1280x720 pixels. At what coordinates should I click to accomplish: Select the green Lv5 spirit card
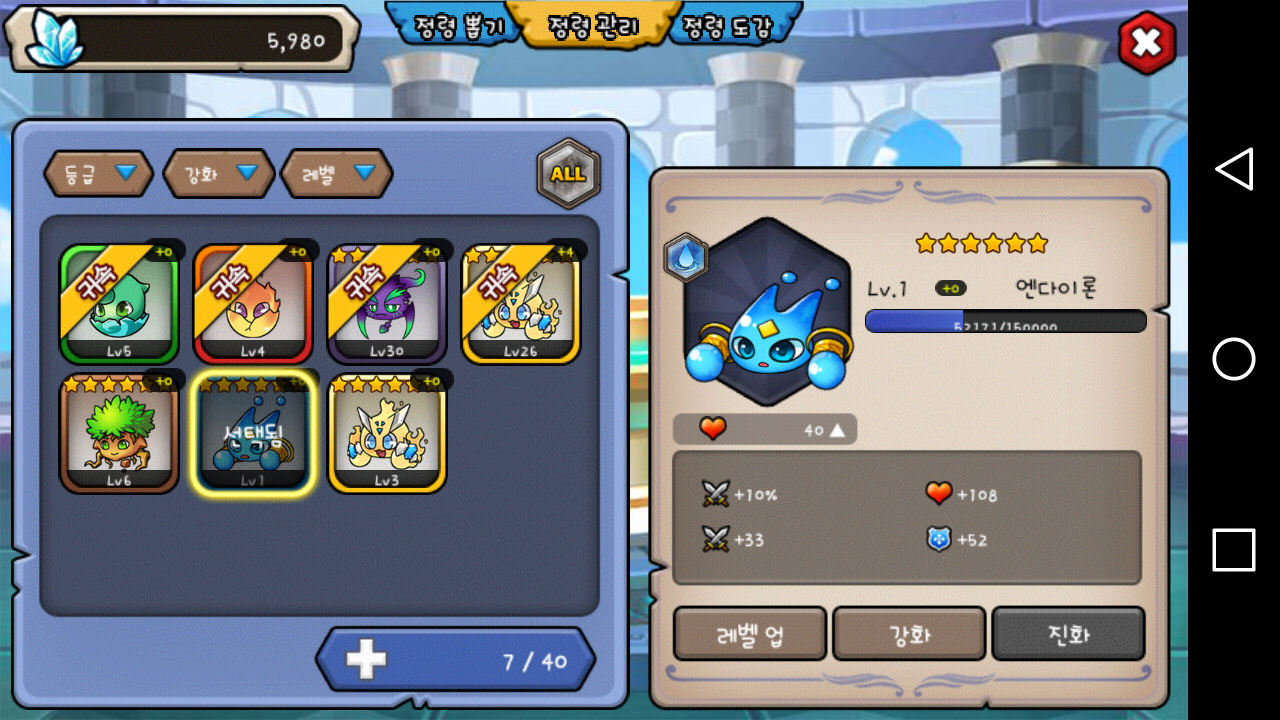119,303
